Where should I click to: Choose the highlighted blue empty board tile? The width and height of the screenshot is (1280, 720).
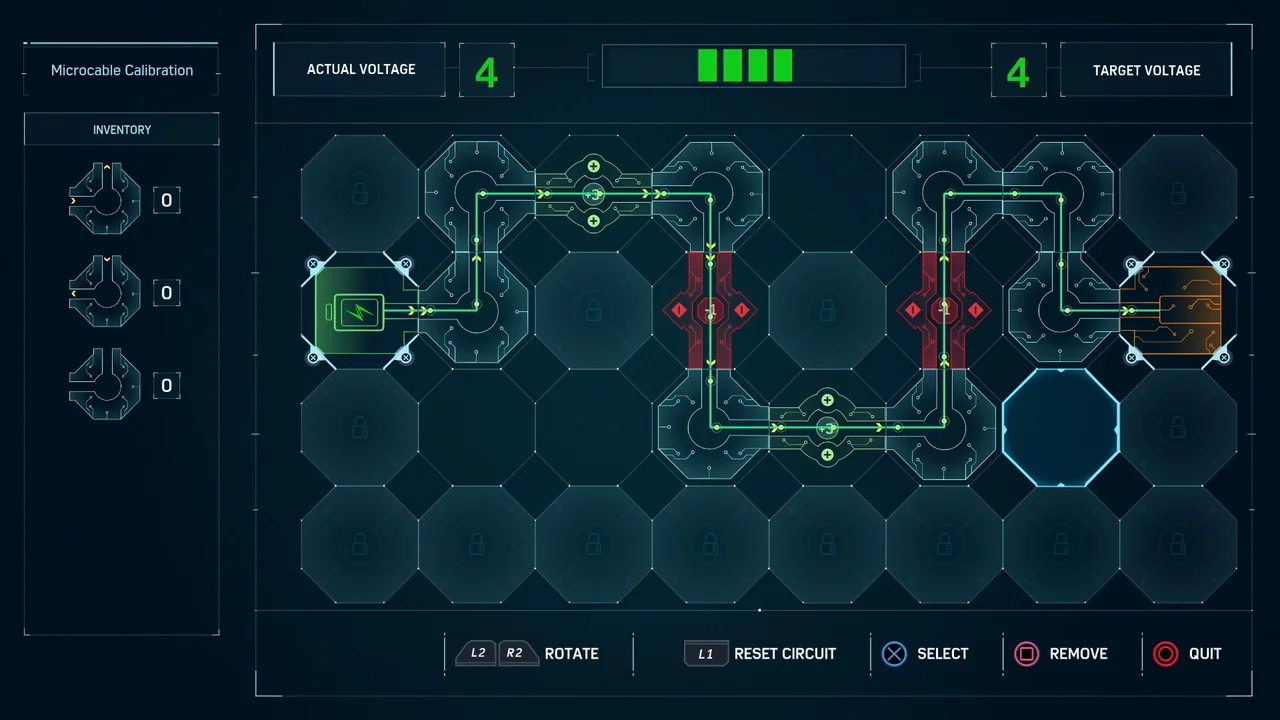click(1060, 428)
